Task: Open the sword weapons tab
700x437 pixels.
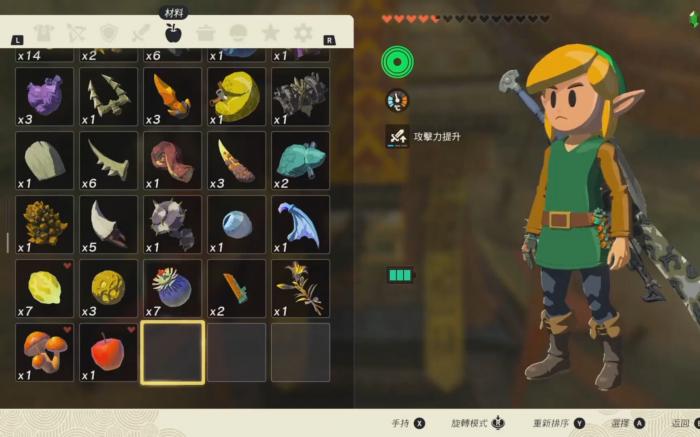Action: coord(140,34)
